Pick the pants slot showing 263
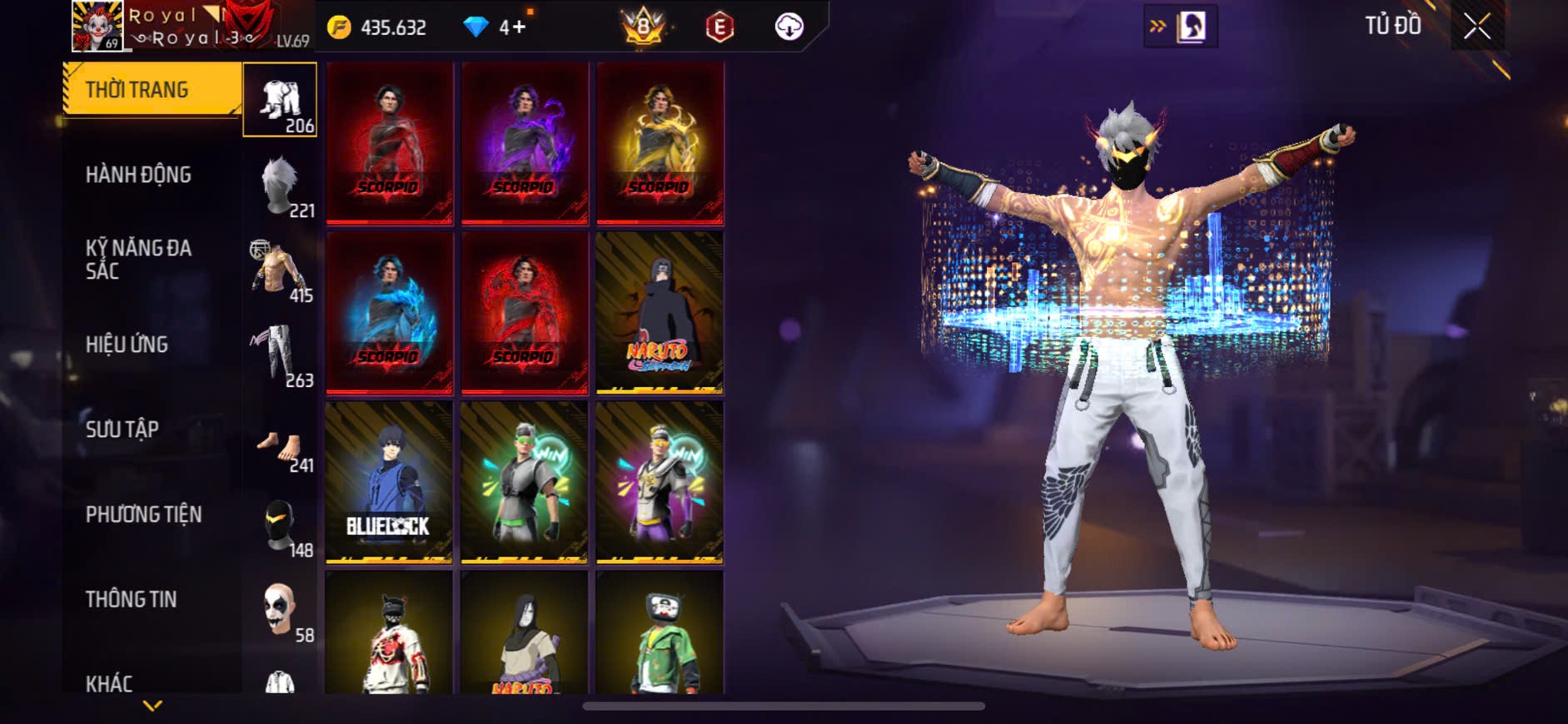The width and height of the screenshot is (1568, 724). click(x=281, y=355)
